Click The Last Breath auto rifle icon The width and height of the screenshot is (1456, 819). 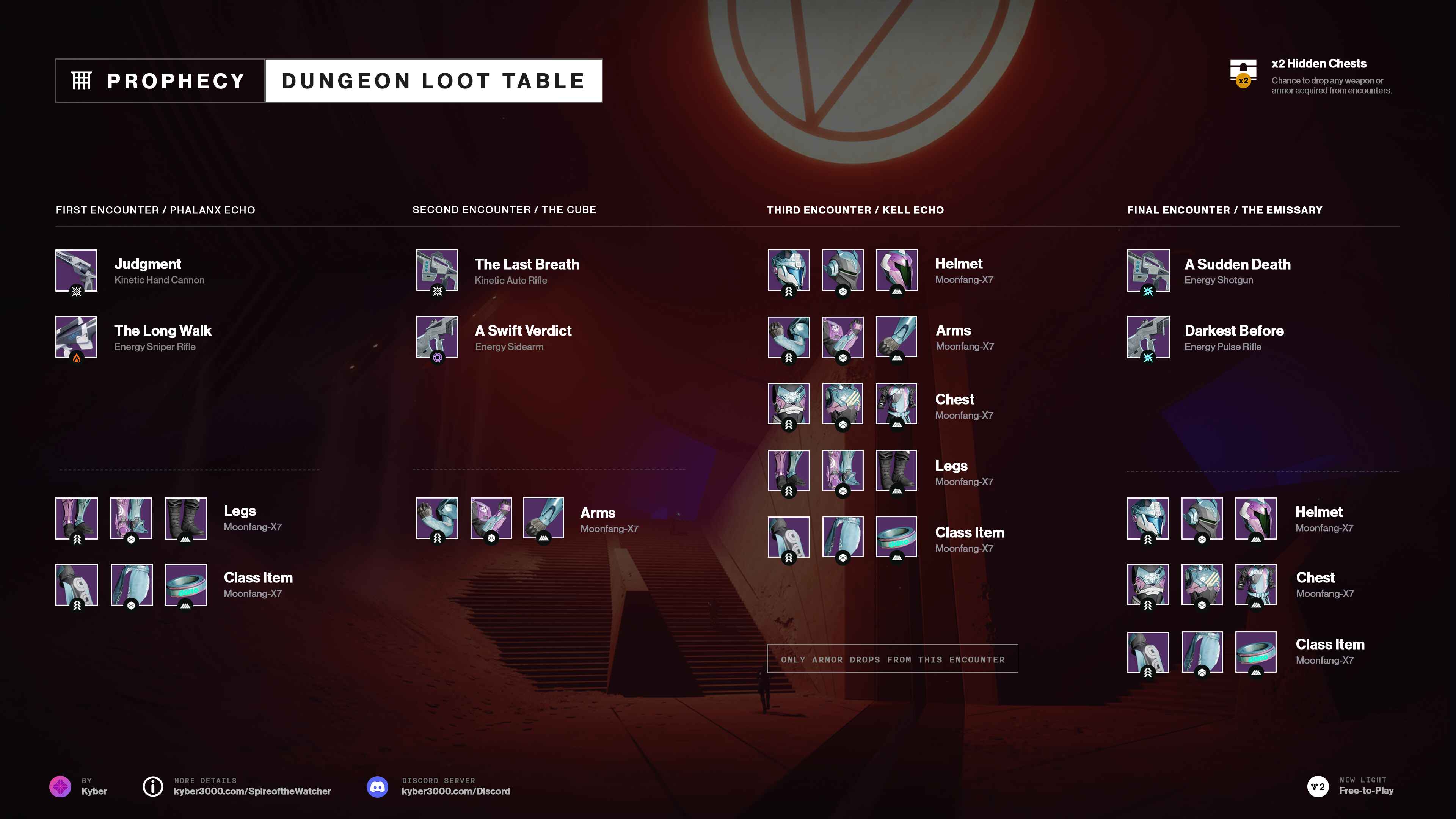[437, 270]
